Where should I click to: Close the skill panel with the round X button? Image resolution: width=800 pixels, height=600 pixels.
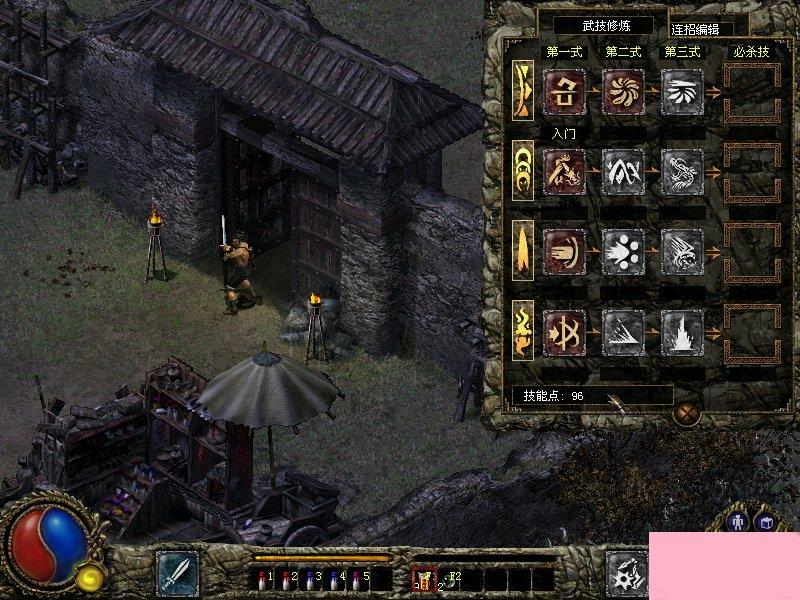(x=685, y=413)
